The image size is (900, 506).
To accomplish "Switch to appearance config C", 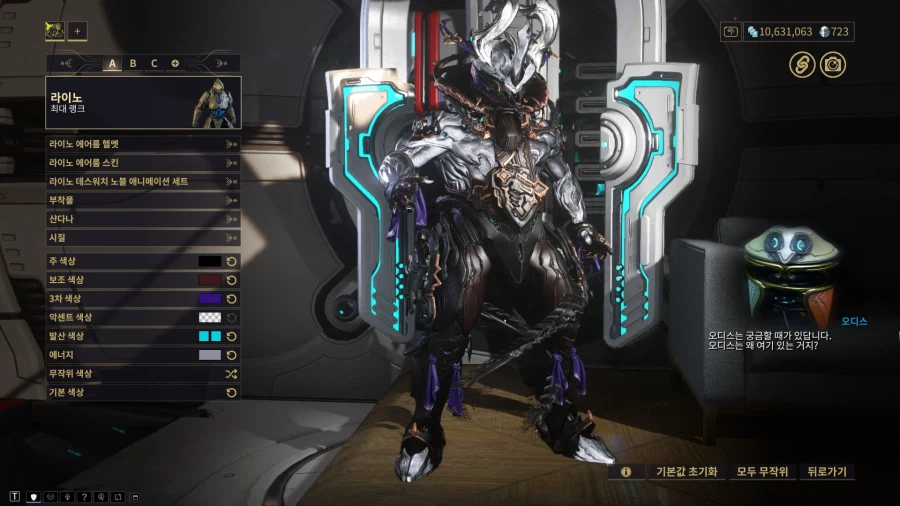I will click(x=154, y=63).
